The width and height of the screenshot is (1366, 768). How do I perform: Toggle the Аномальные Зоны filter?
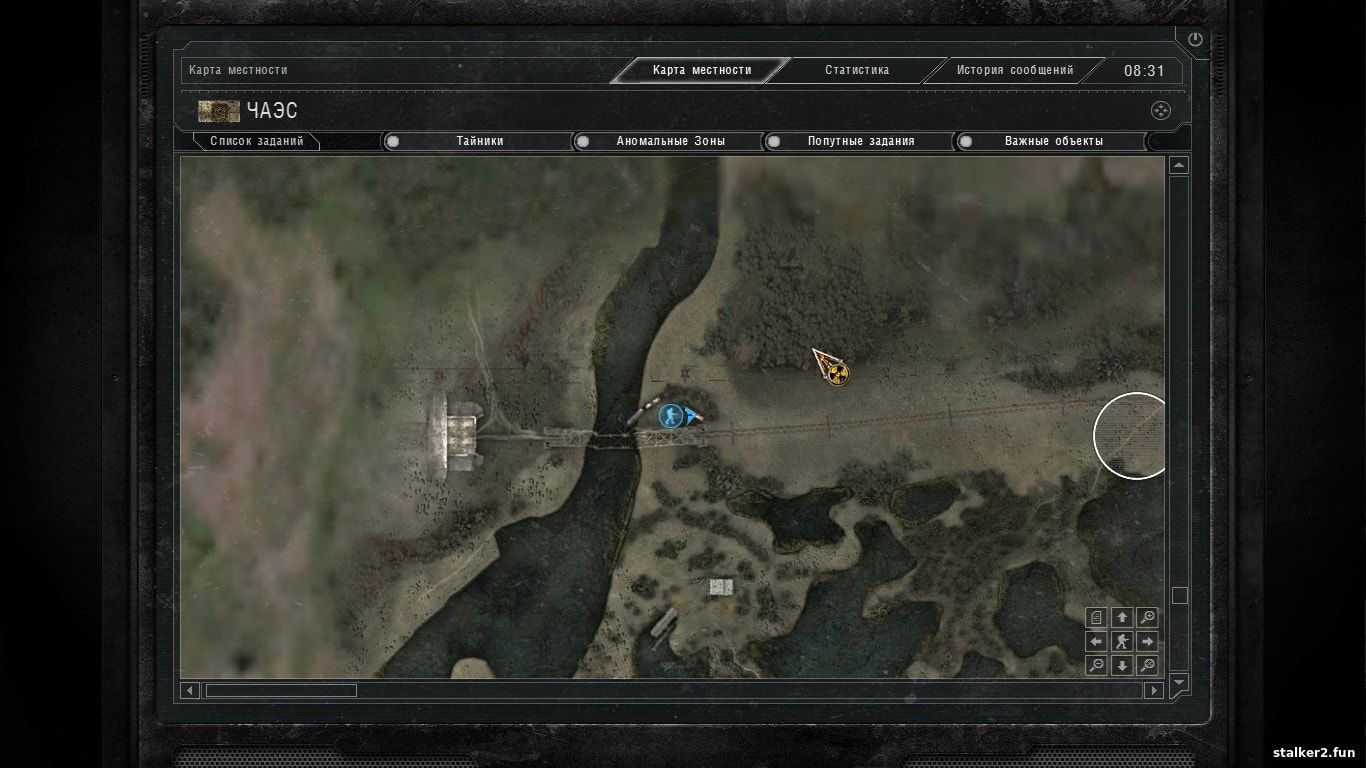tap(670, 141)
